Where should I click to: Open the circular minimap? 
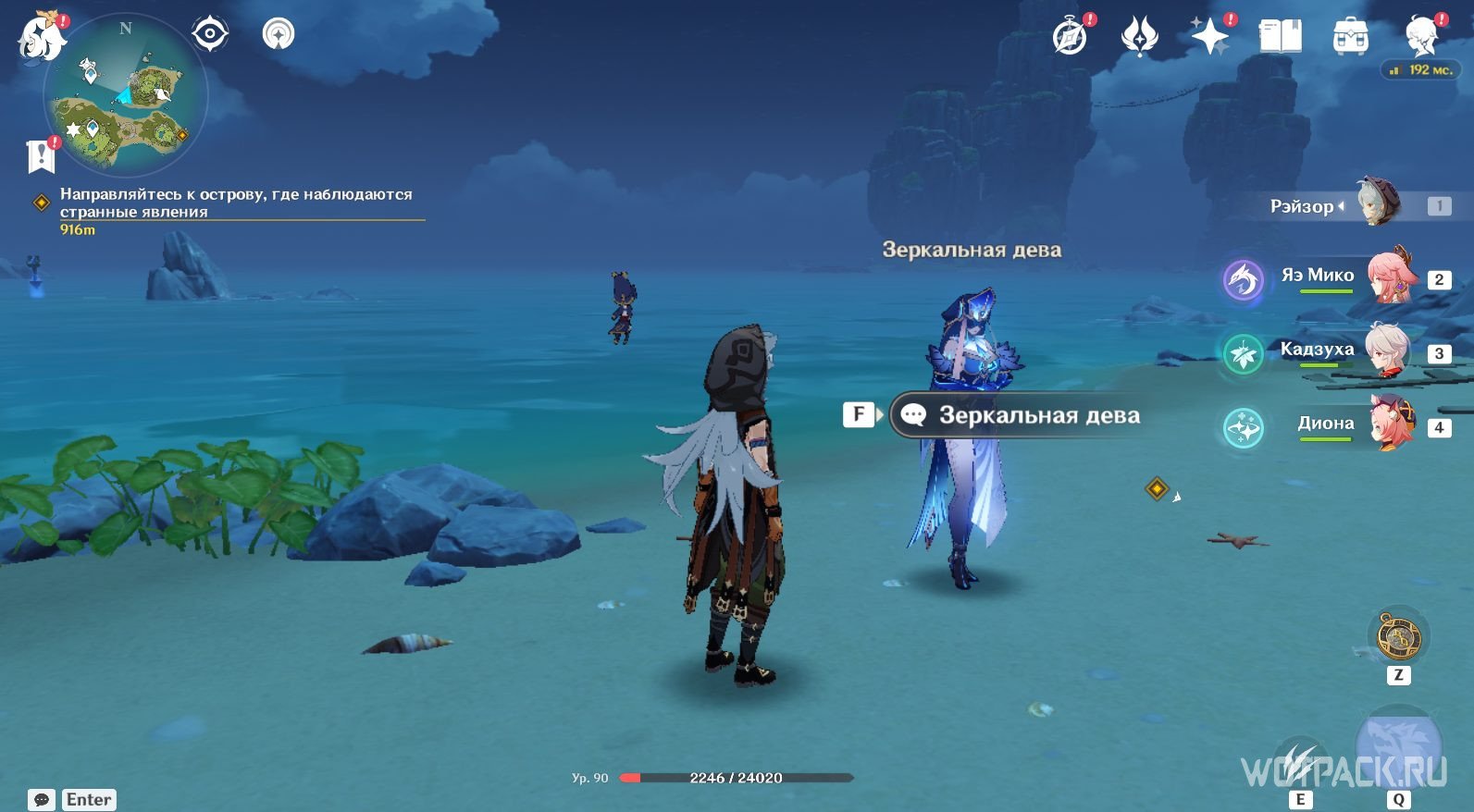pos(125,95)
